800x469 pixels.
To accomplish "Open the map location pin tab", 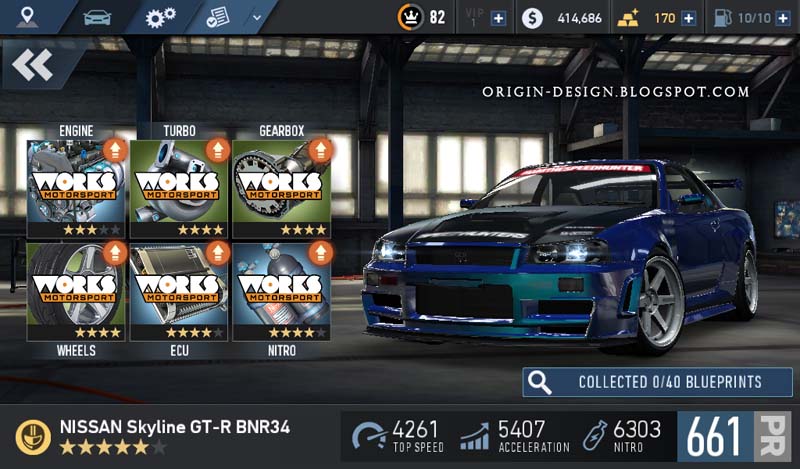I will (x=27, y=17).
